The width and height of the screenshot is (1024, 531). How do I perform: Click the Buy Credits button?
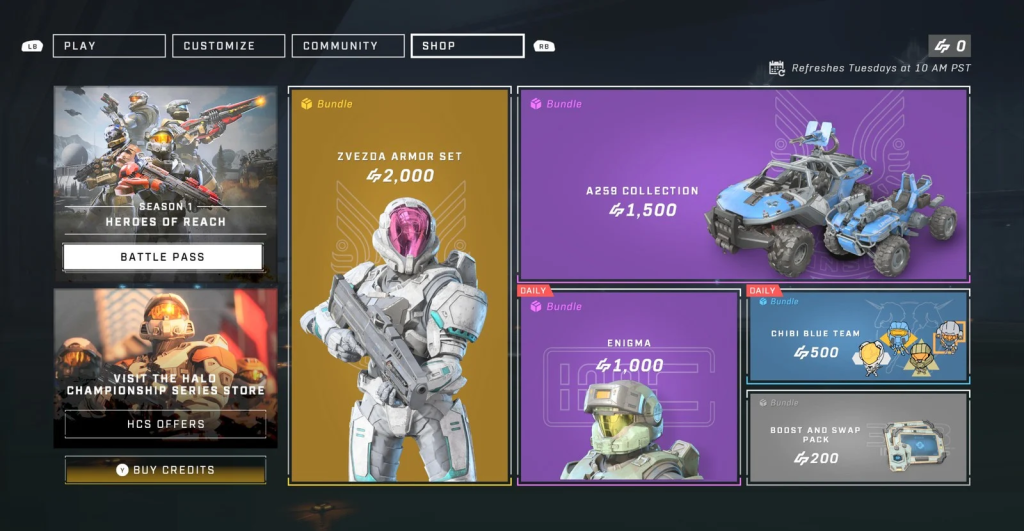(166, 469)
